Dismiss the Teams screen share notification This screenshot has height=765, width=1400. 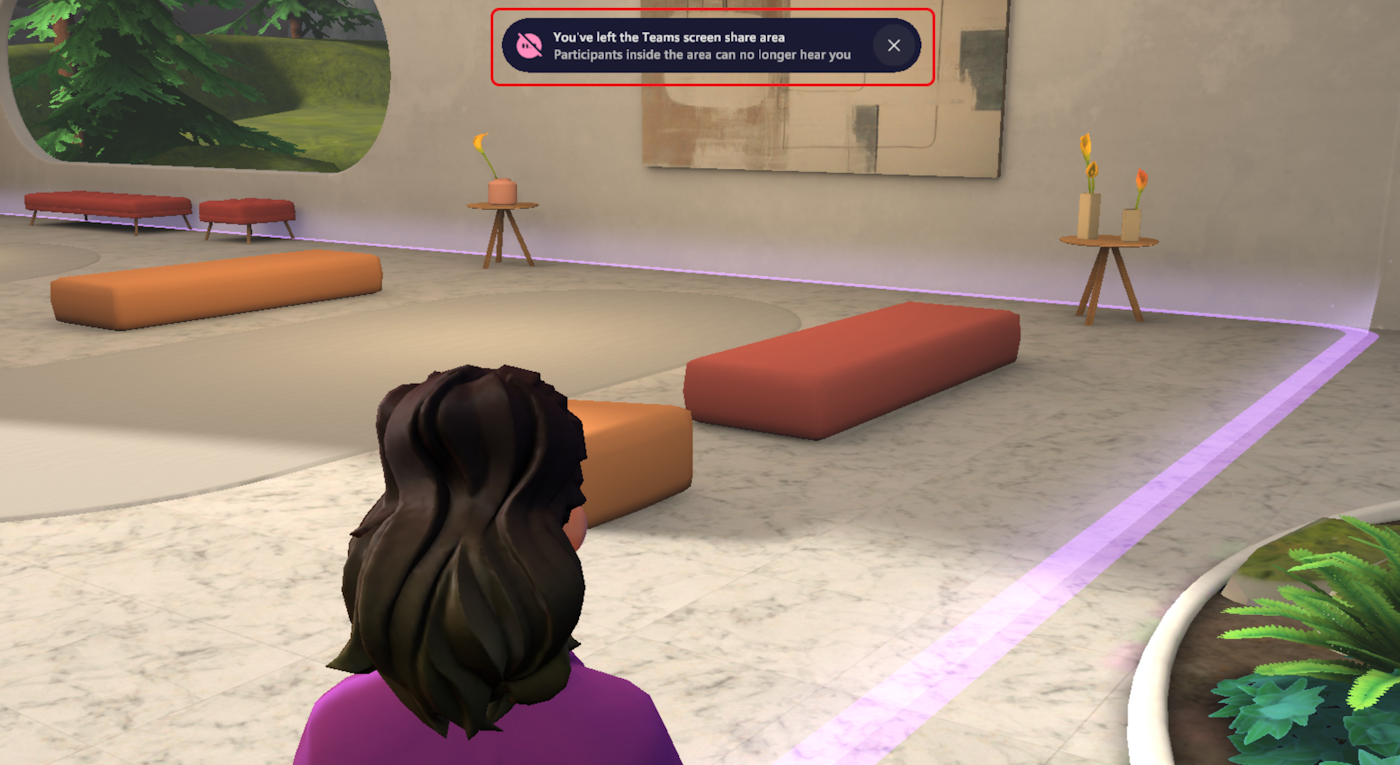893,45
